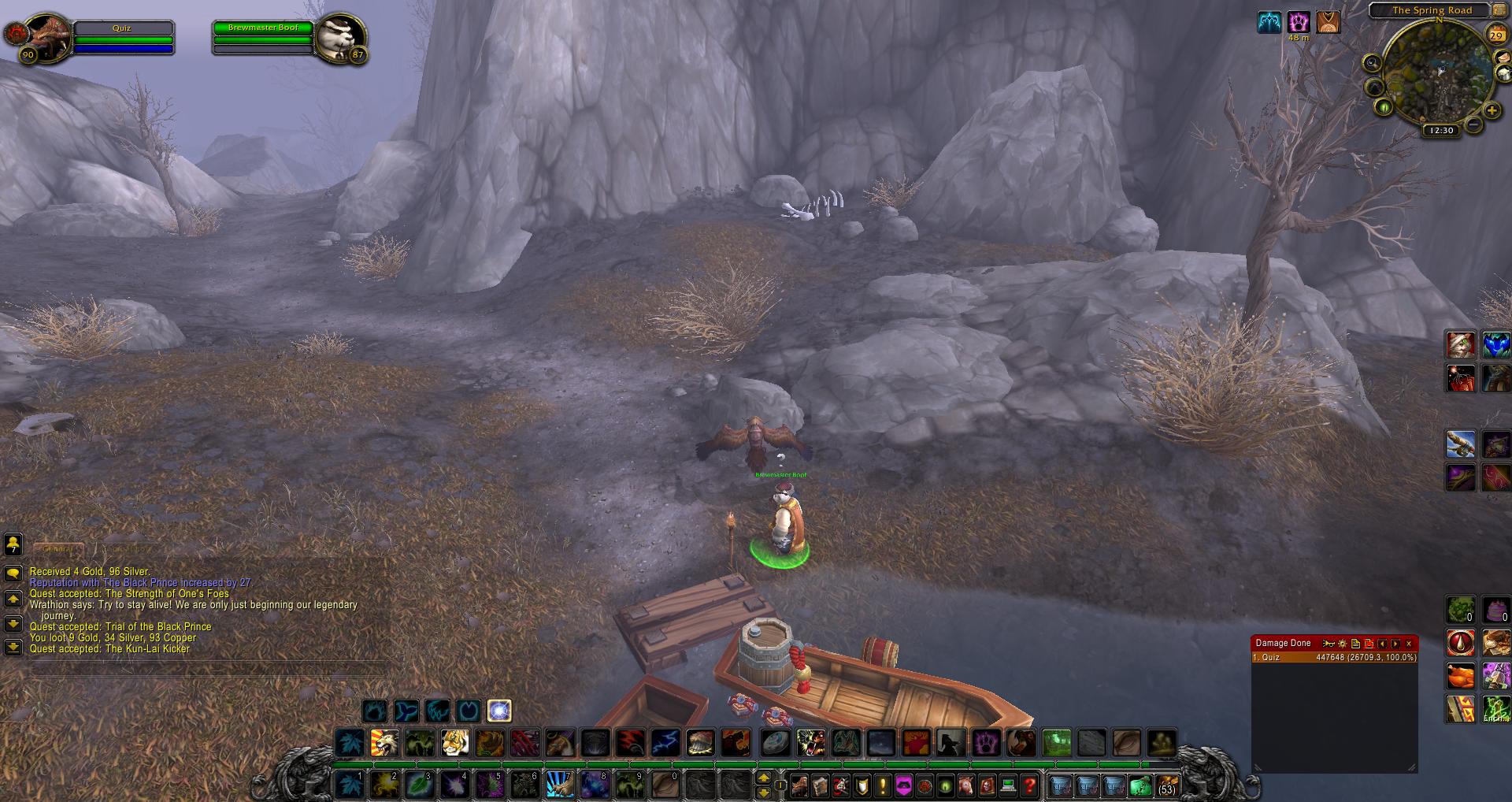The image size is (1512, 802).
Task: Zoom out the minimap with minus button
Action: click(1473, 124)
